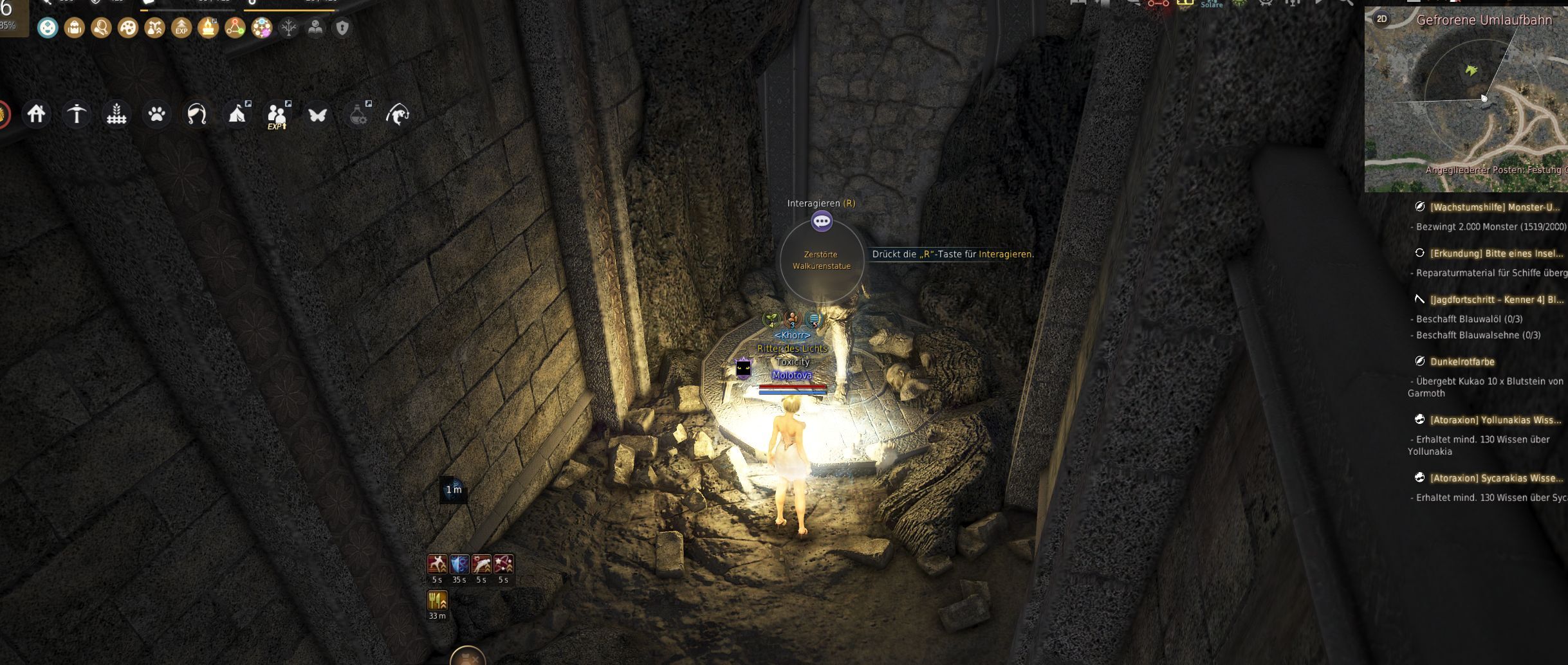
Task: Click the butterfly fairy icon
Action: [317, 114]
